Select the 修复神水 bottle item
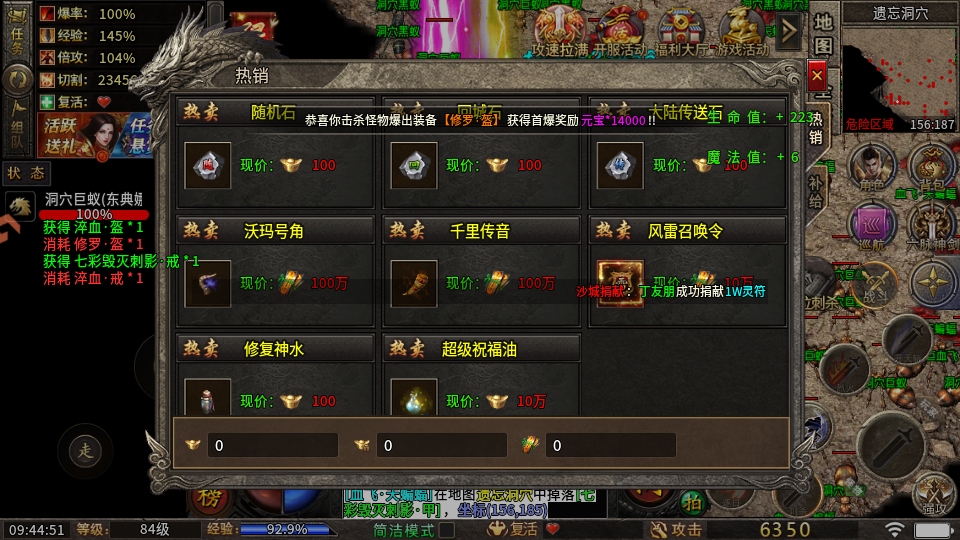The width and height of the screenshot is (960, 540). click(208, 400)
